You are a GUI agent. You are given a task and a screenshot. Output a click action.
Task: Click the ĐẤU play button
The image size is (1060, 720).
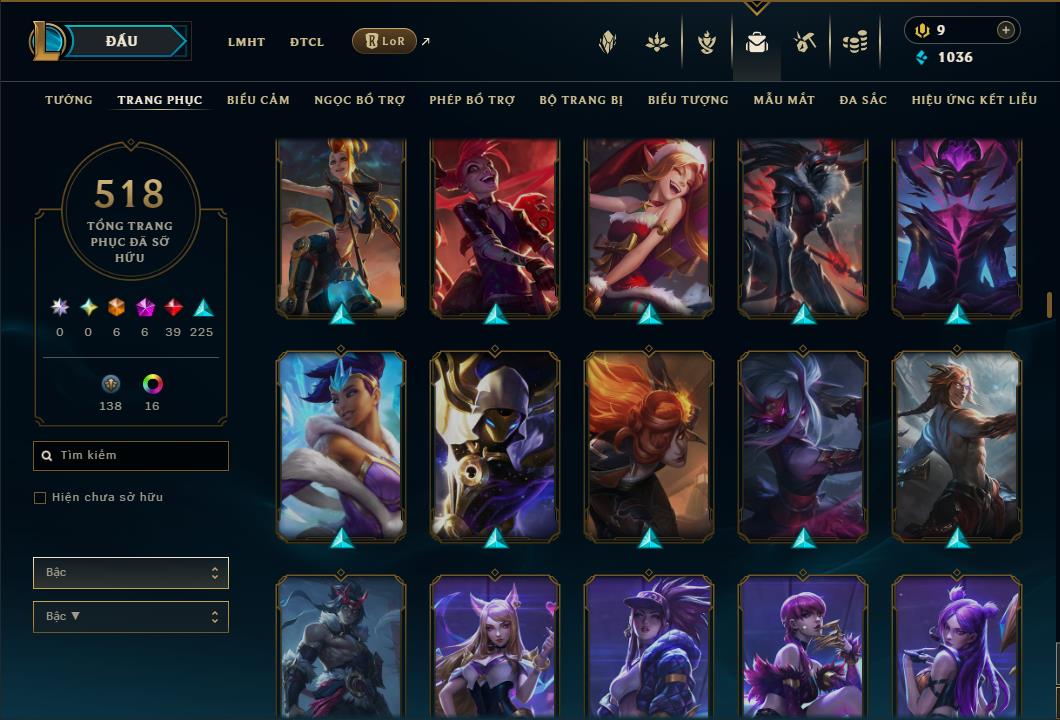coord(122,41)
